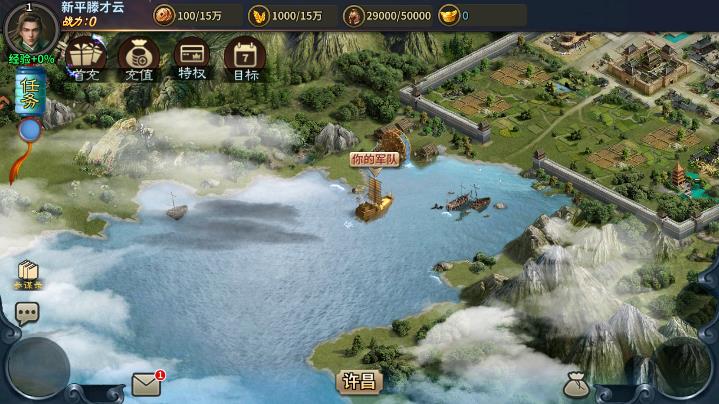Open the mail envelope with notification
719x404 pixels.
click(146, 384)
